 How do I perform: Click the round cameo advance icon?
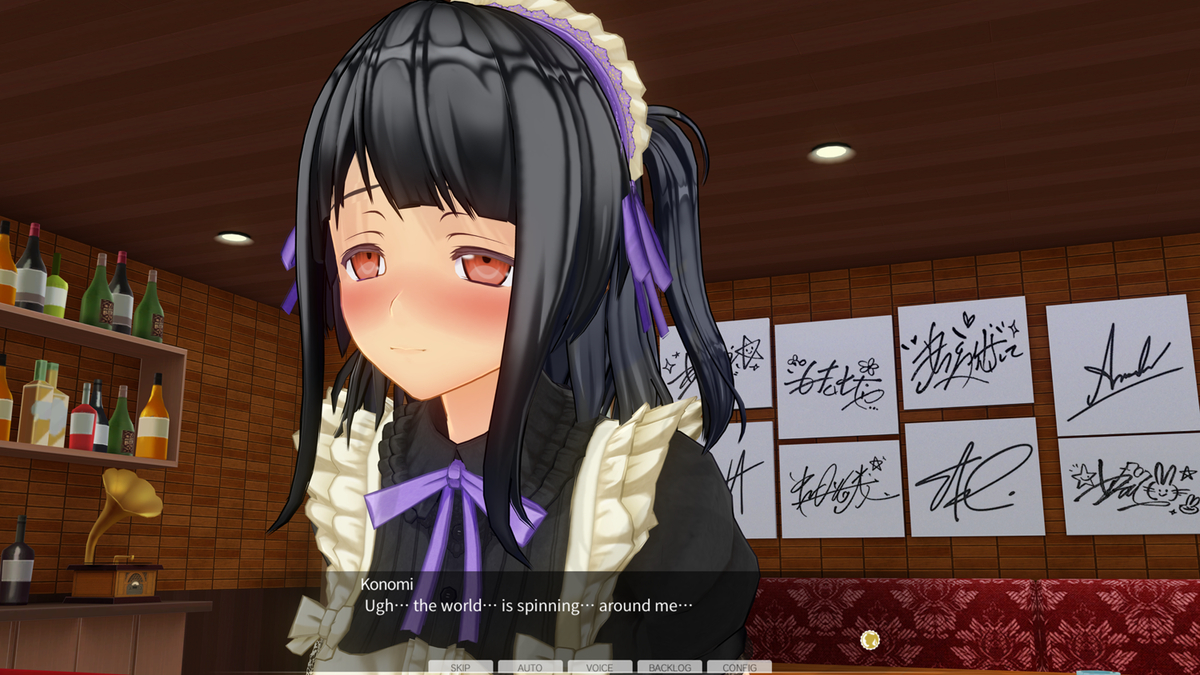[x=870, y=639]
